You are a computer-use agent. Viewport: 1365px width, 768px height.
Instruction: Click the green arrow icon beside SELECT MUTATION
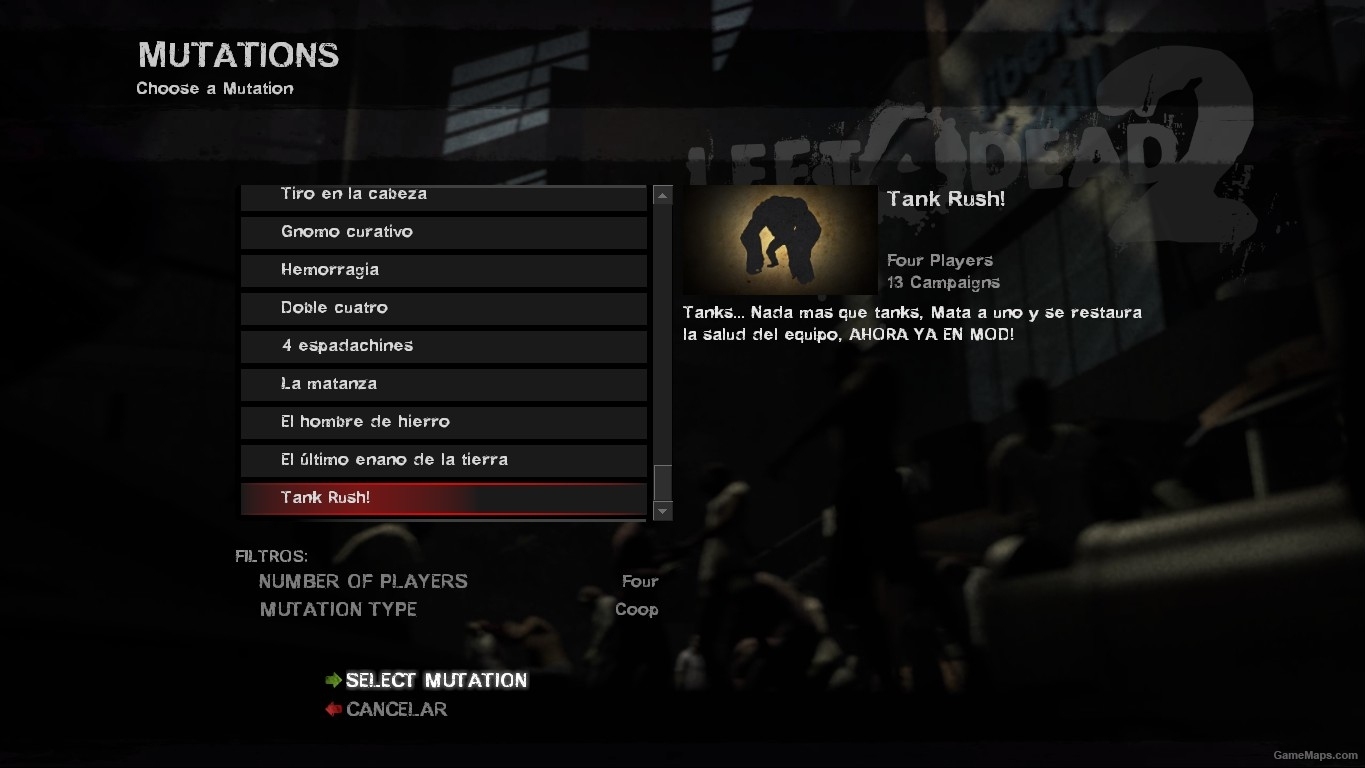[333, 680]
